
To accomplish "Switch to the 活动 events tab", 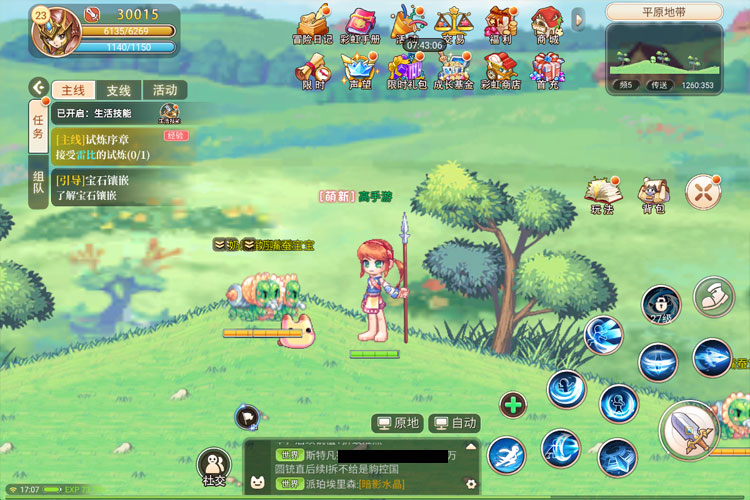I will coord(164,89).
